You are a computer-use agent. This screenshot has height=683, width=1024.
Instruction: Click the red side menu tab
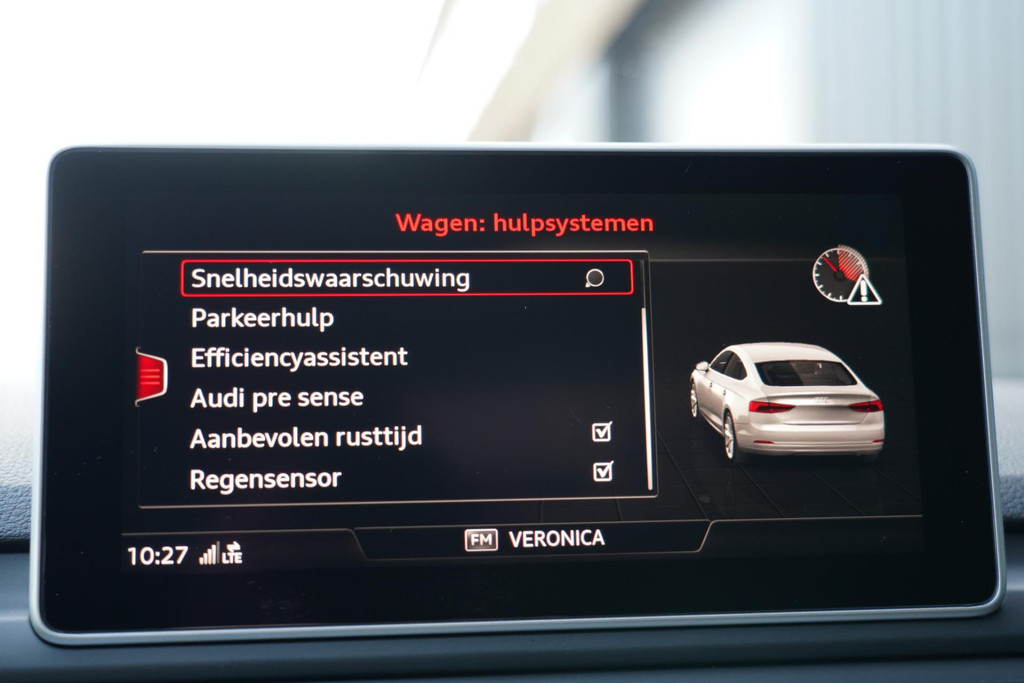pos(150,376)
